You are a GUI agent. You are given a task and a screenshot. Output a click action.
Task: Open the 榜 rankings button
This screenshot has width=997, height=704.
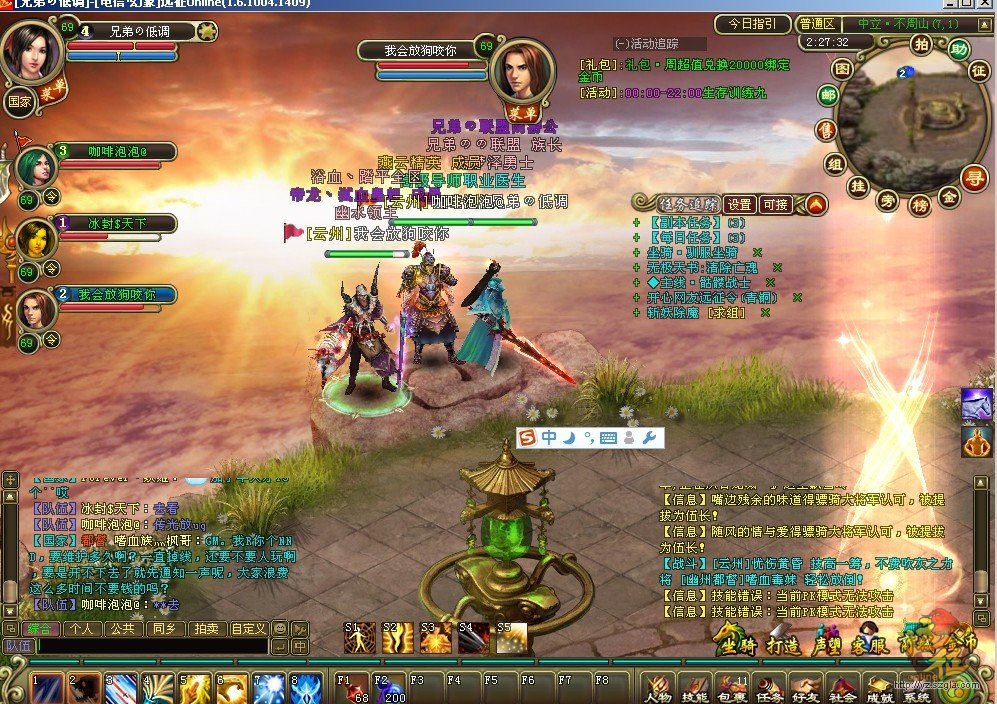pos(919,205)
